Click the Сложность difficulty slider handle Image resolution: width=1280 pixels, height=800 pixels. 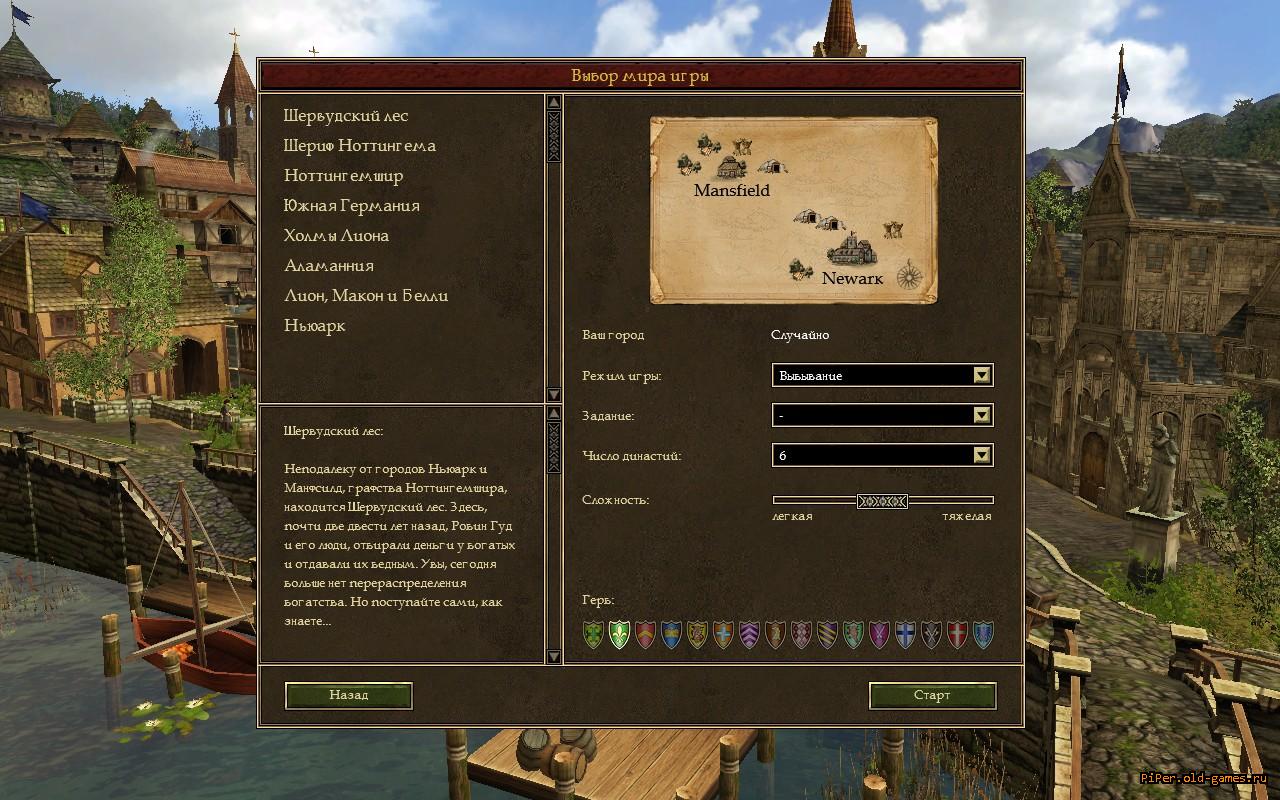click(882, 500)
